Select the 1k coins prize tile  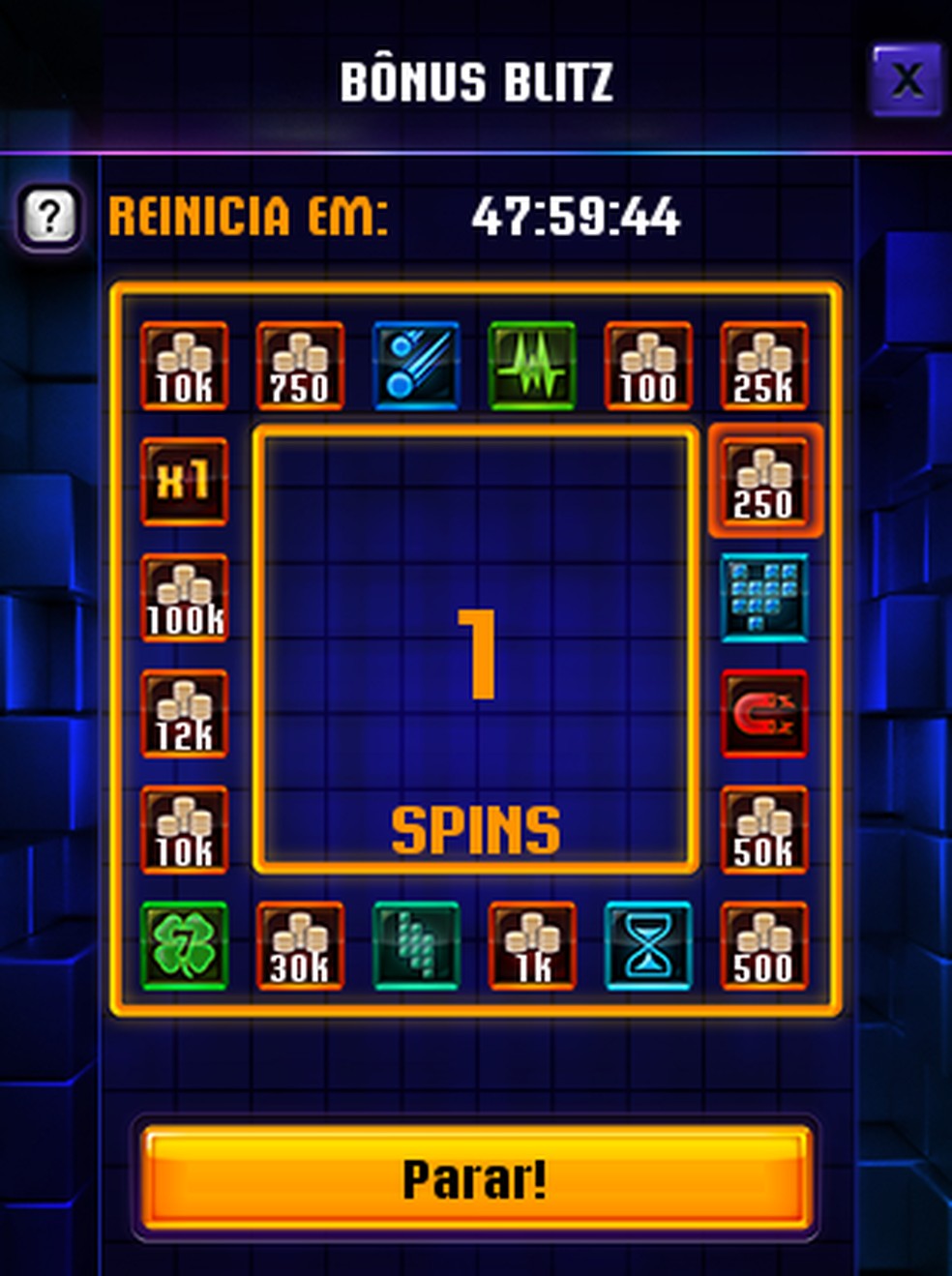pyautogui.click(x=532, y=945)
